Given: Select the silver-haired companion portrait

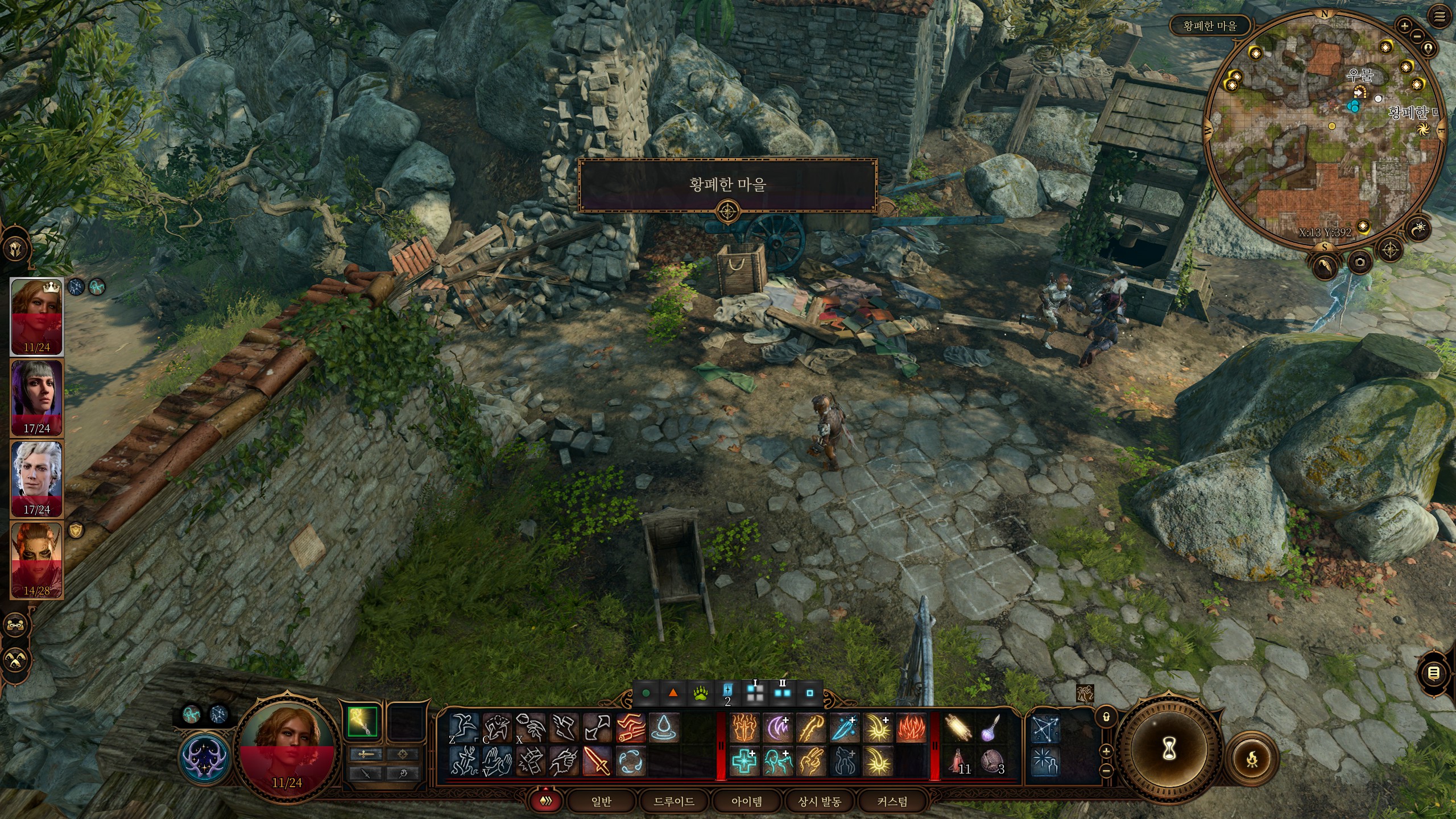Looking at the screenshot, I should coord(37,478).
